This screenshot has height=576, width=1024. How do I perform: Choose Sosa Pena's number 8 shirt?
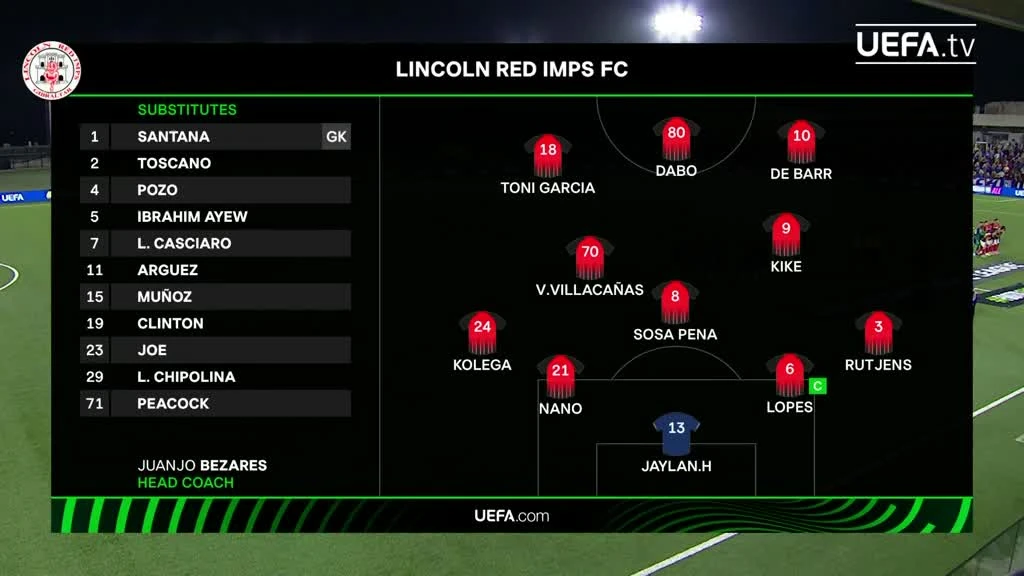pyautogui.click(x=675, y=301)
